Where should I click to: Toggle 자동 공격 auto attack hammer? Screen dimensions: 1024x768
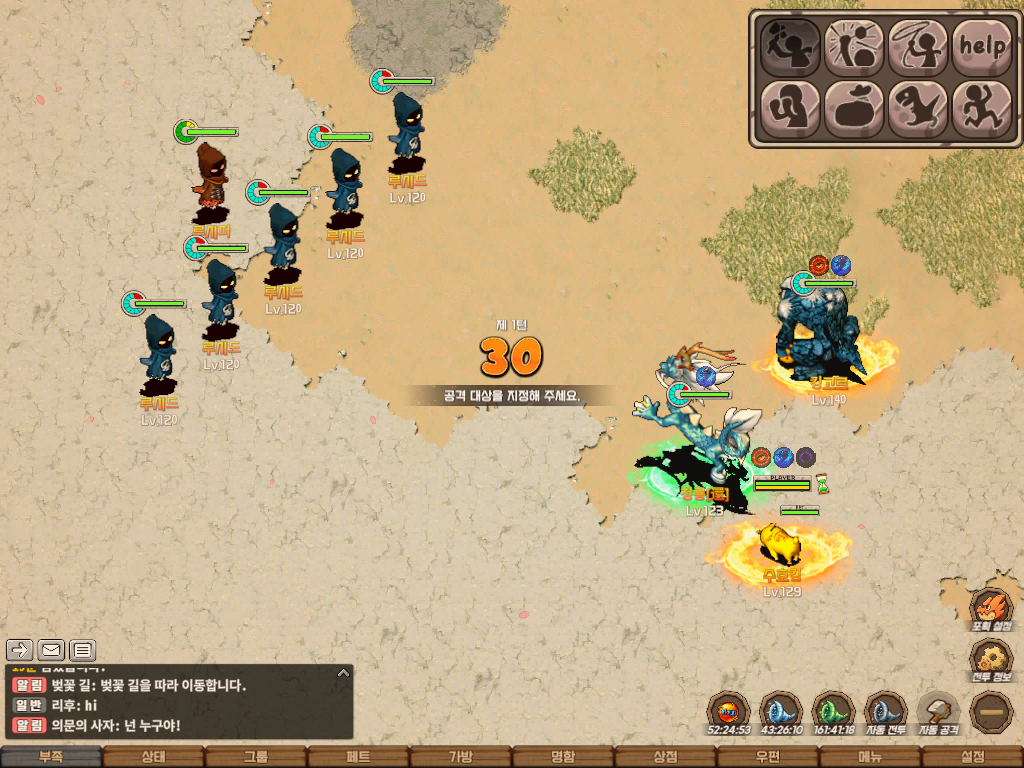pyautogui.click(x=938, y=712)
